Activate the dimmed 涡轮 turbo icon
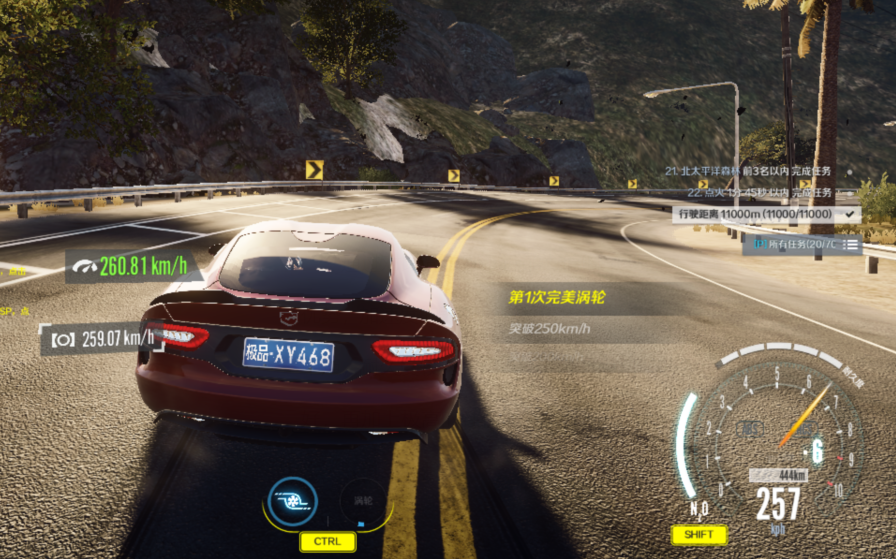This screenshot has height=559, width=896. point(363,501)
